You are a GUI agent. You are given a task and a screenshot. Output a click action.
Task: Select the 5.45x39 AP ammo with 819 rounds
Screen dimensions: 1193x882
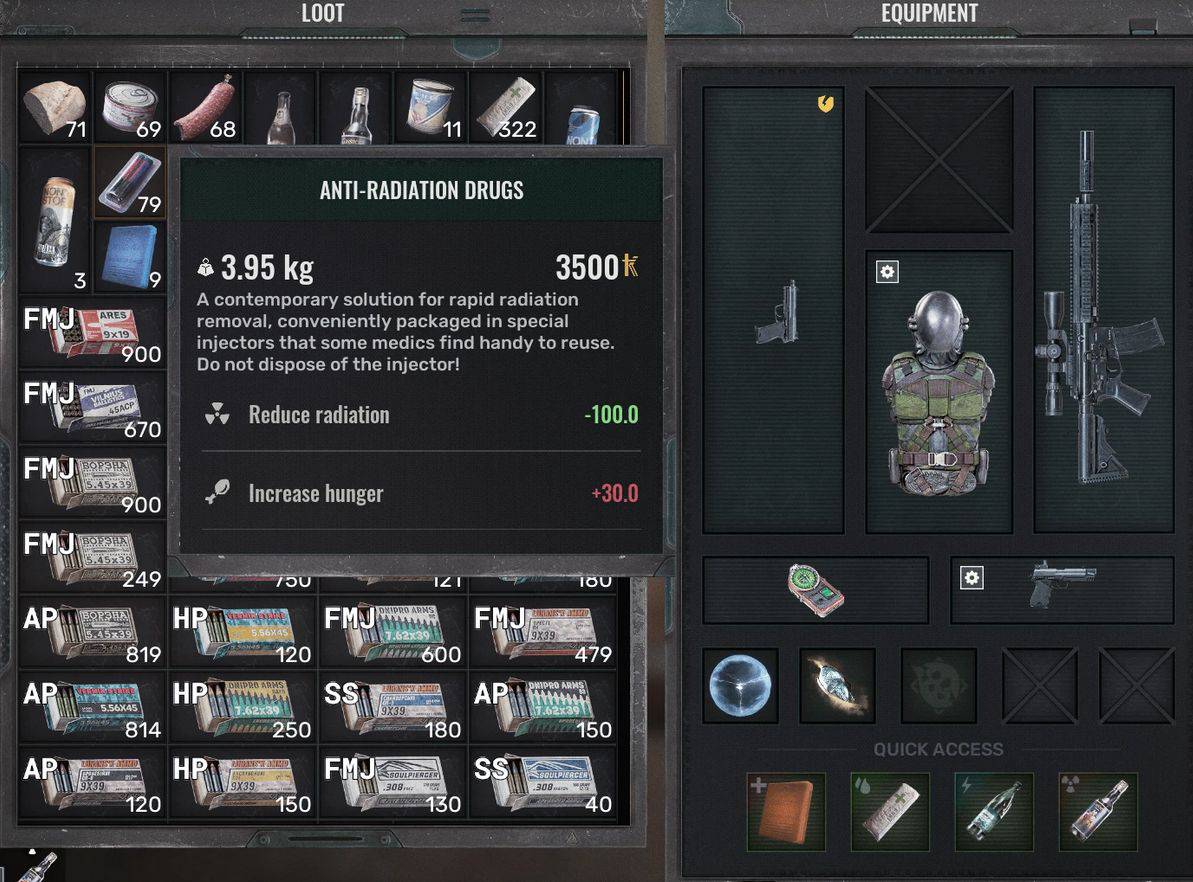coord(93,632)
